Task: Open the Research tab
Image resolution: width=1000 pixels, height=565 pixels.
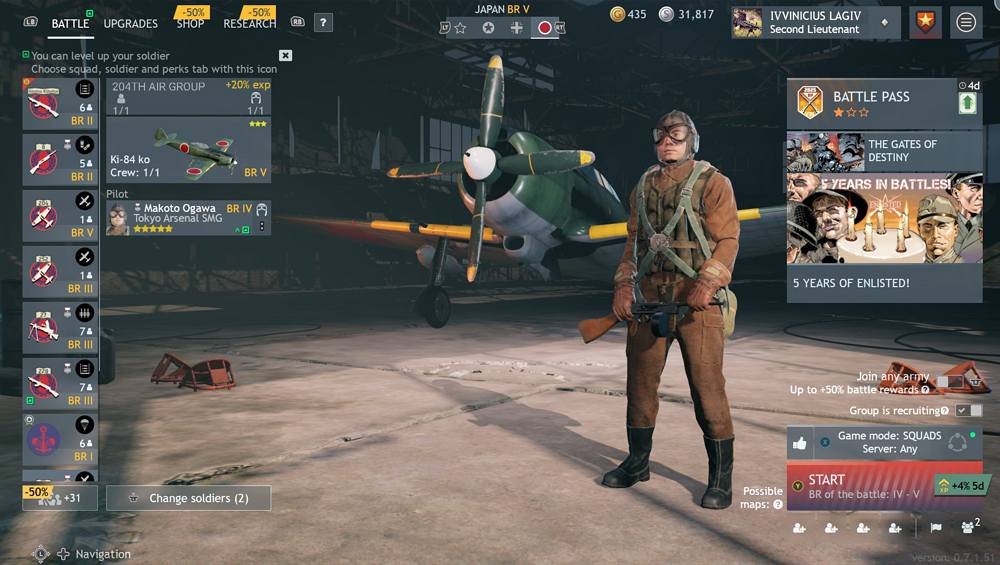Action: tap(249, 23)
